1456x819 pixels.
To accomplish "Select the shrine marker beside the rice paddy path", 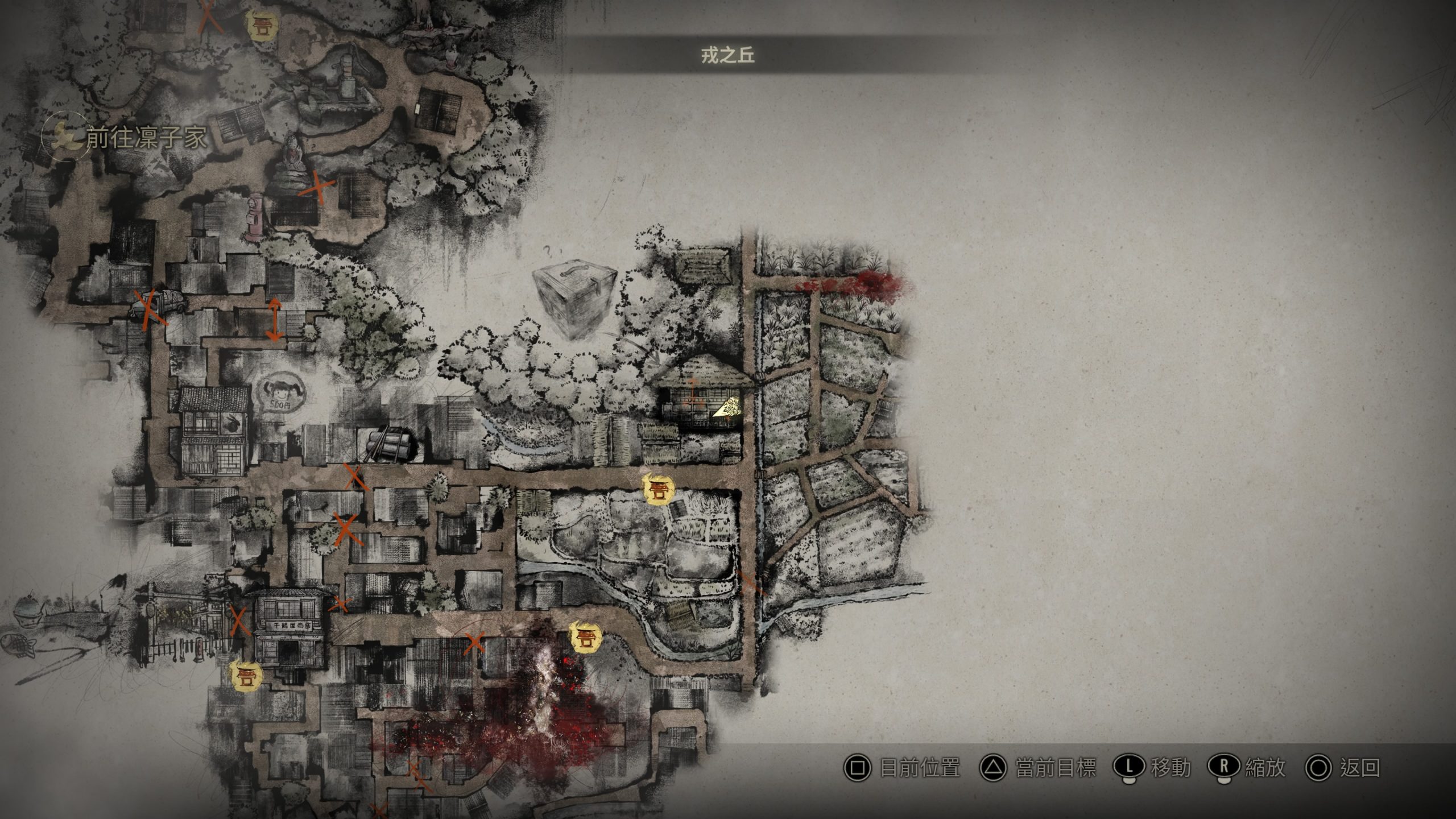I will tap(659, 489).
